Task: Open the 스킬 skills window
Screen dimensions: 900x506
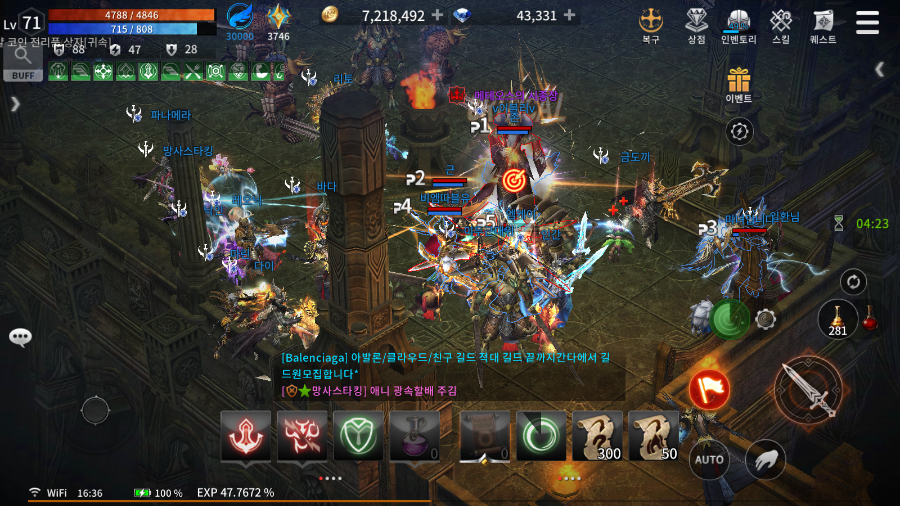Action: (781, 25)
